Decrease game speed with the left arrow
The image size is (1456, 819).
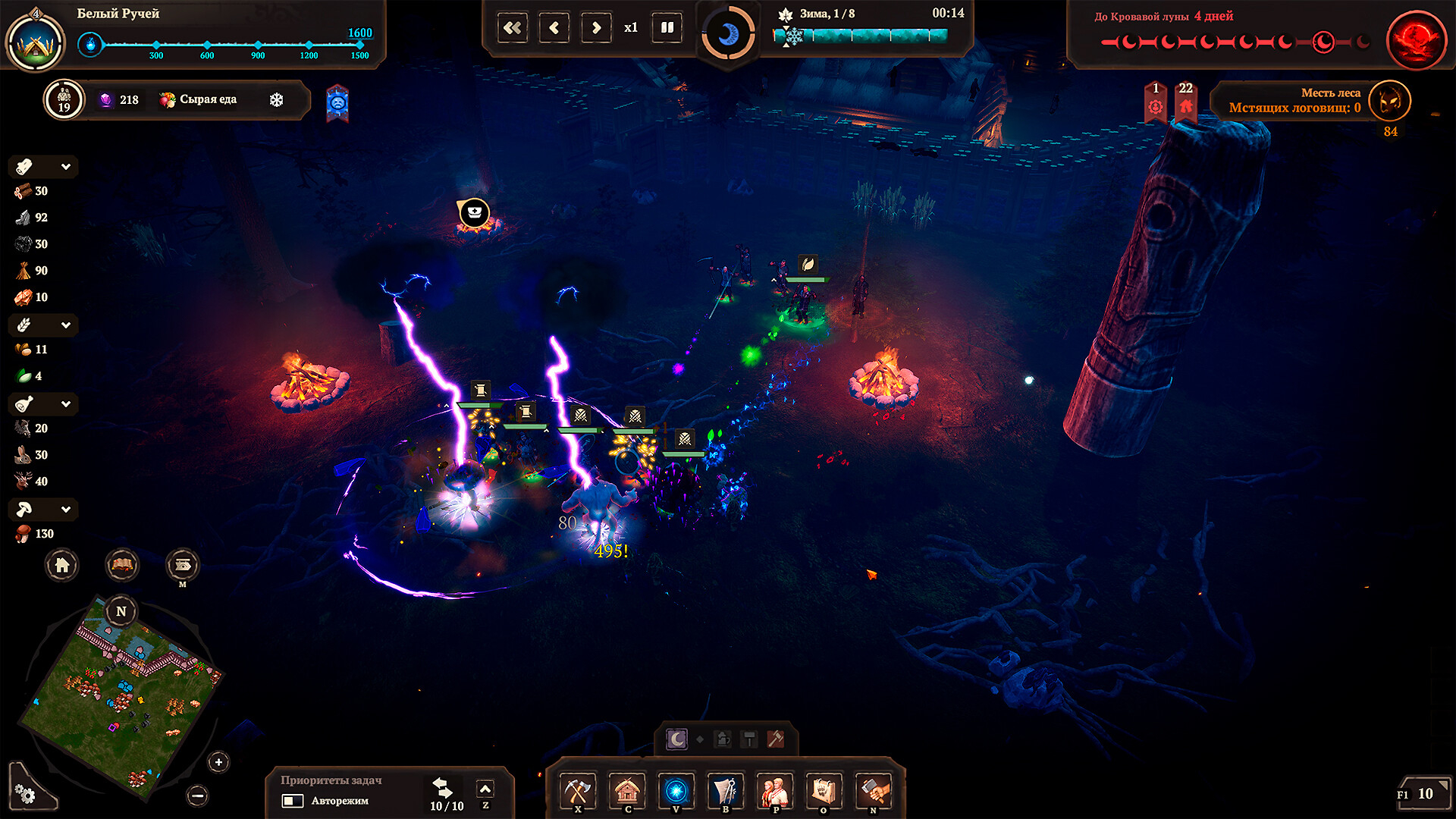click(554, 28)
